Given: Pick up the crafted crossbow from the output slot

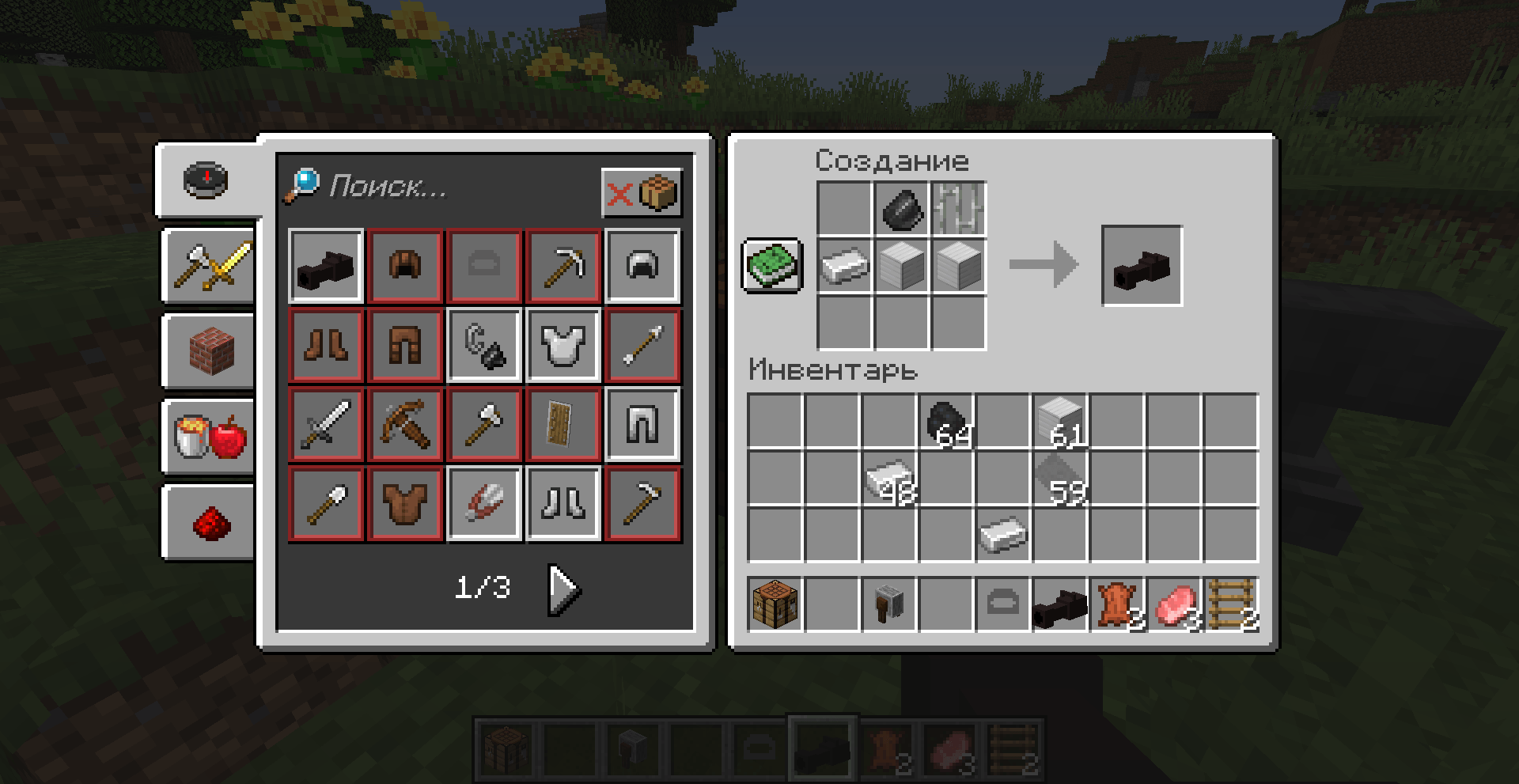Looking at the screenshot, I should click(x=1142, y=265).
